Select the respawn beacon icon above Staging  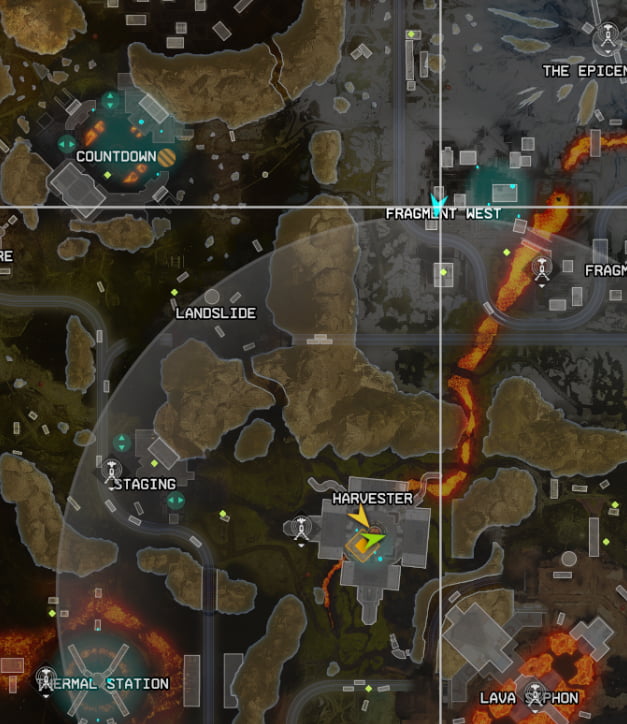(x=112, y=468)
